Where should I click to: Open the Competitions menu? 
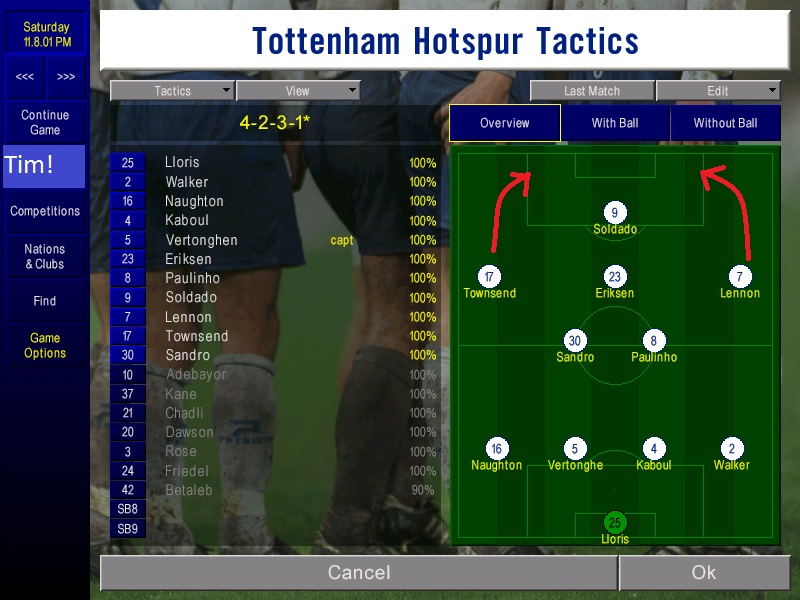(45, 211)
